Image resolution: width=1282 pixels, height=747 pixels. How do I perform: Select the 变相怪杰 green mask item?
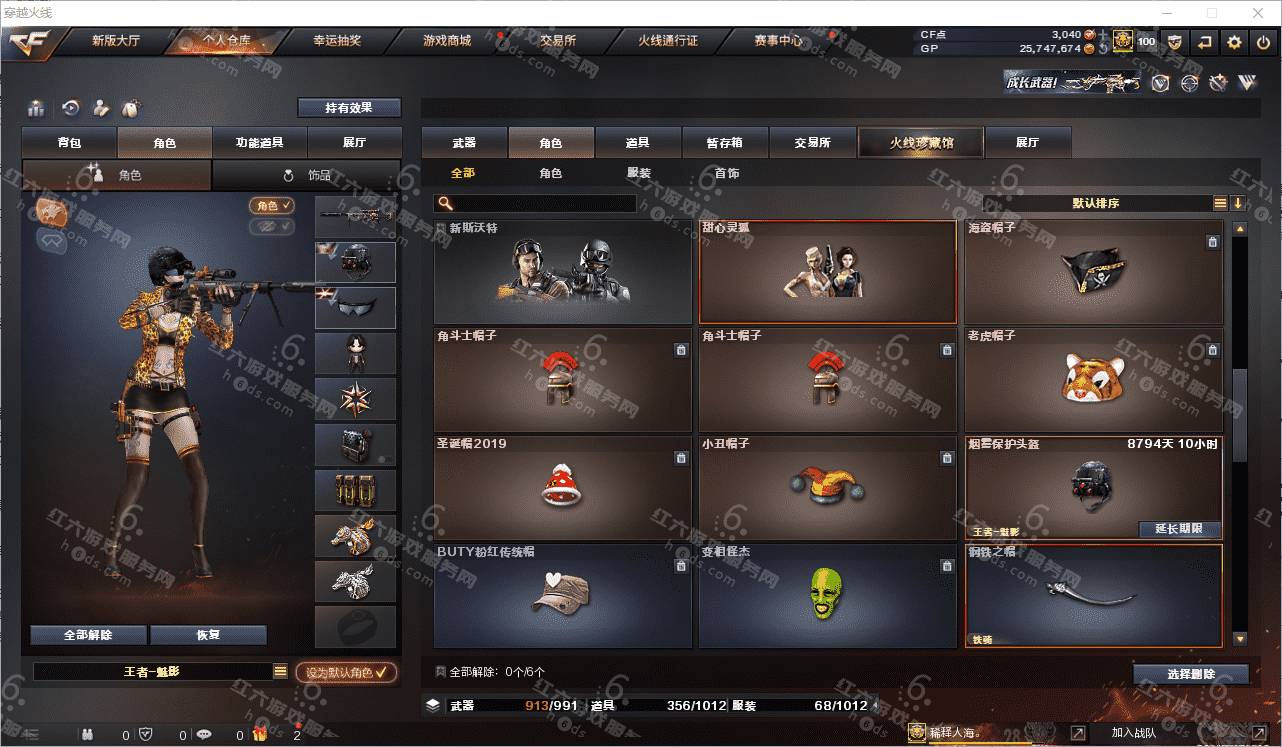pos(827,594)
